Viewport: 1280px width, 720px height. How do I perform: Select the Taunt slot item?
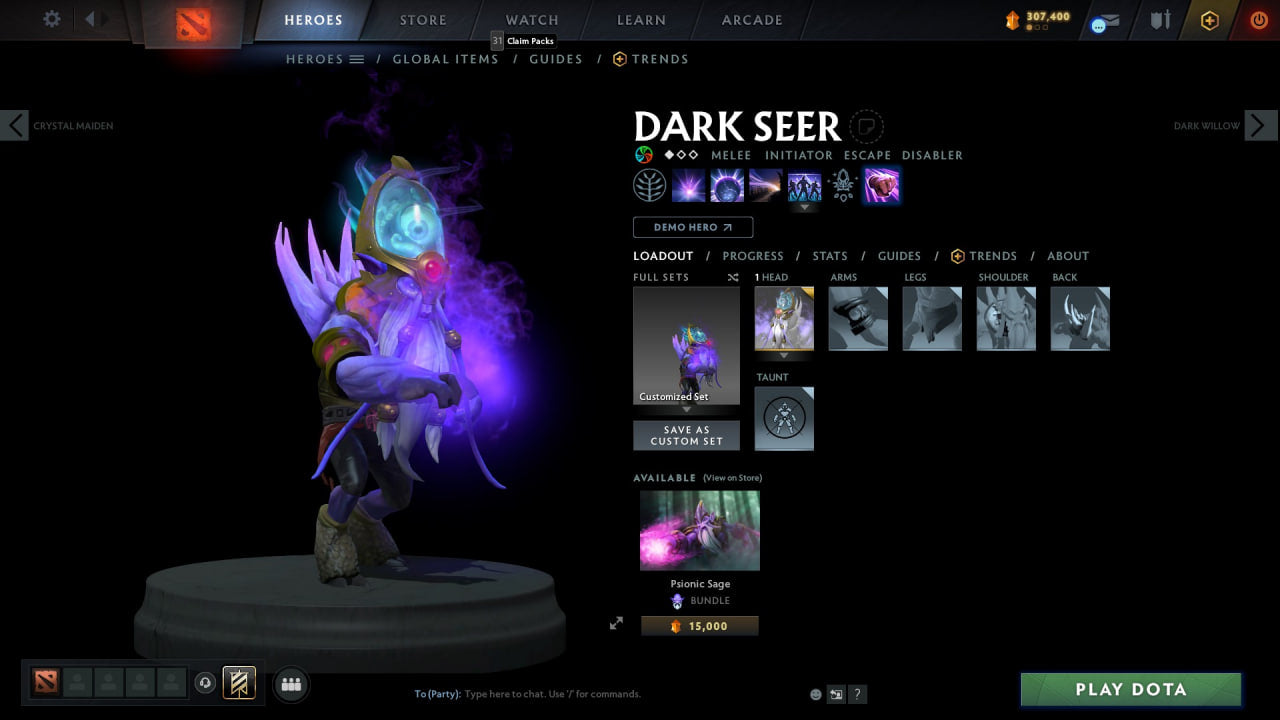784,418
